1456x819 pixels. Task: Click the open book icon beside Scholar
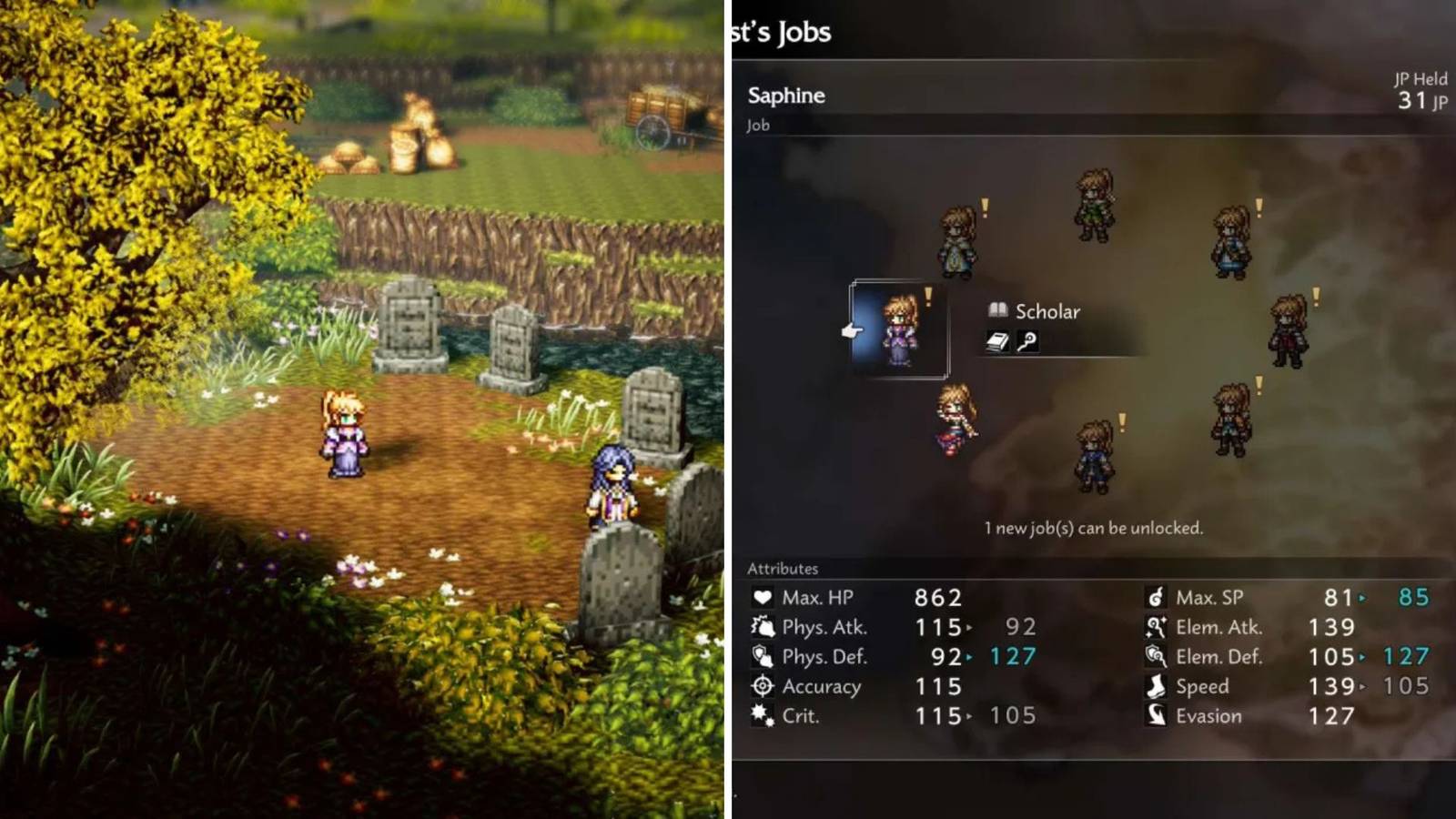click(997, 311)
